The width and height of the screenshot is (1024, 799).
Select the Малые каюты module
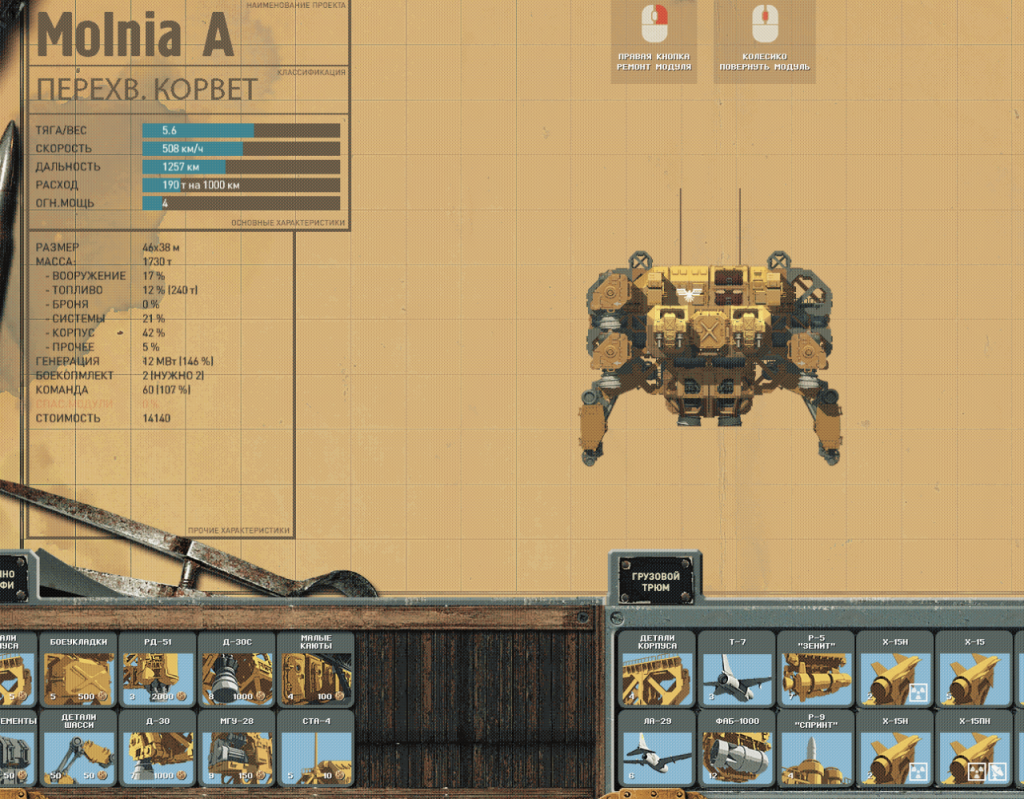315,669
